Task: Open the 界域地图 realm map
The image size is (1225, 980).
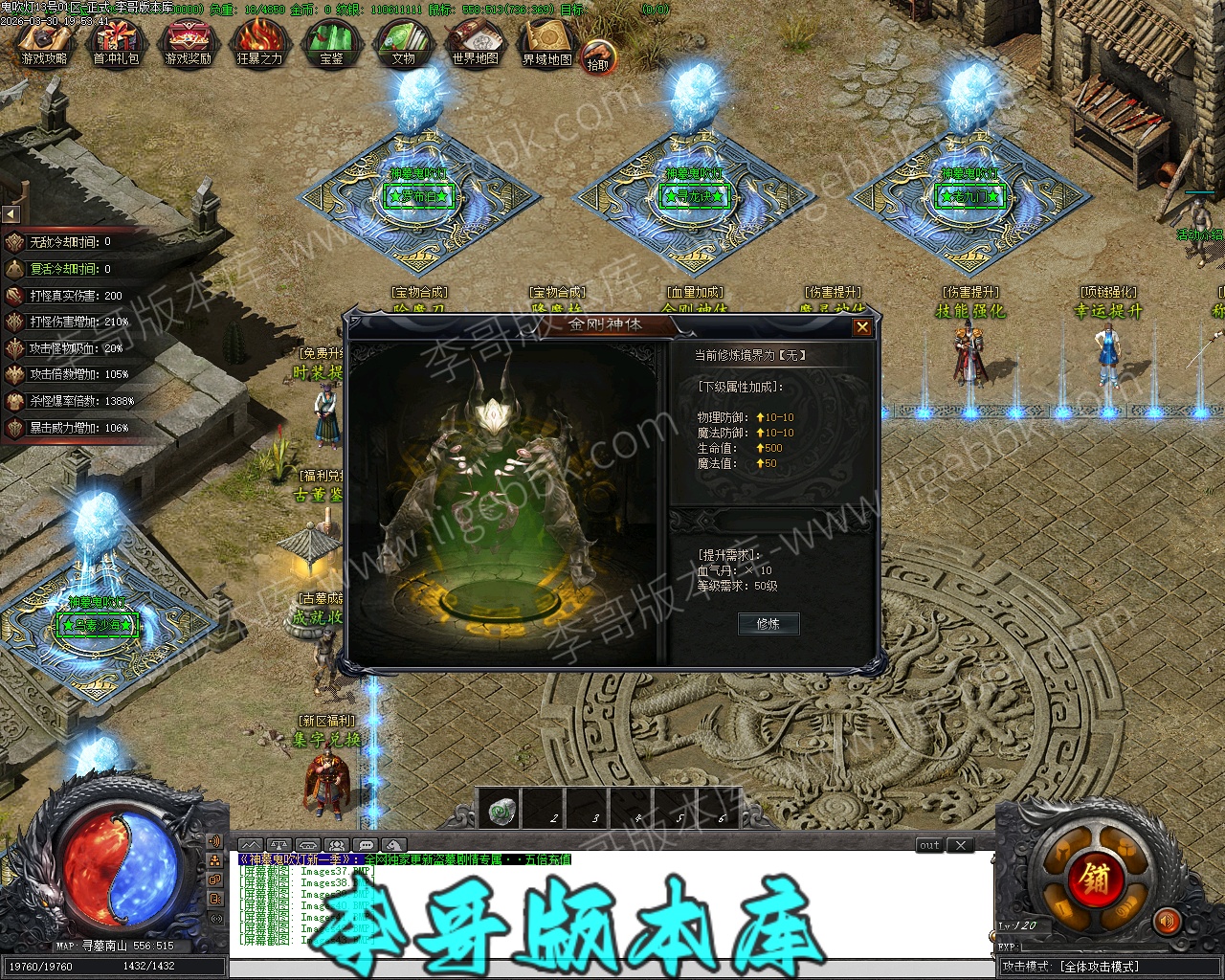Action: click(546, 44)
